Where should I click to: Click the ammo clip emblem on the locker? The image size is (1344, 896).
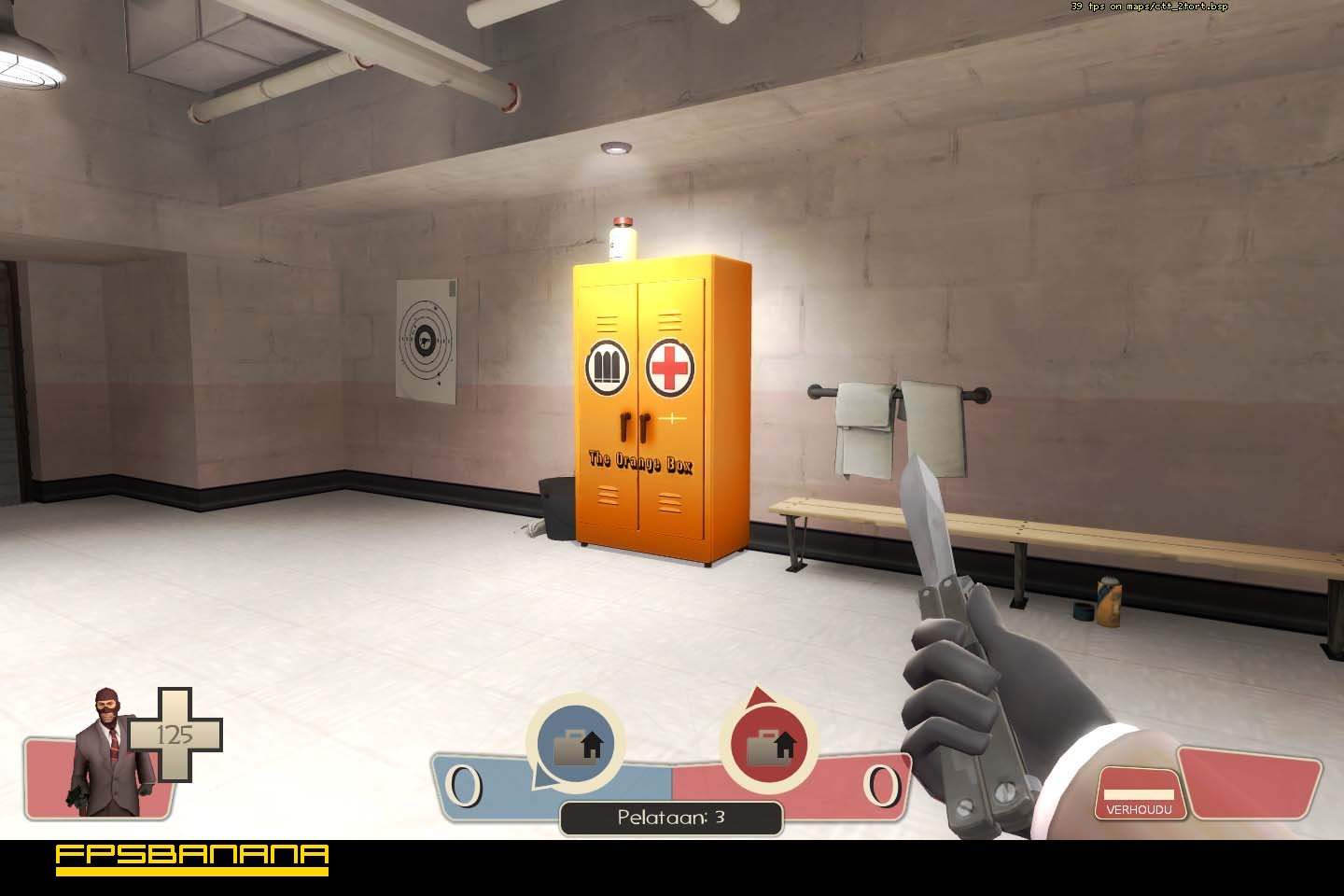[608, 365]
